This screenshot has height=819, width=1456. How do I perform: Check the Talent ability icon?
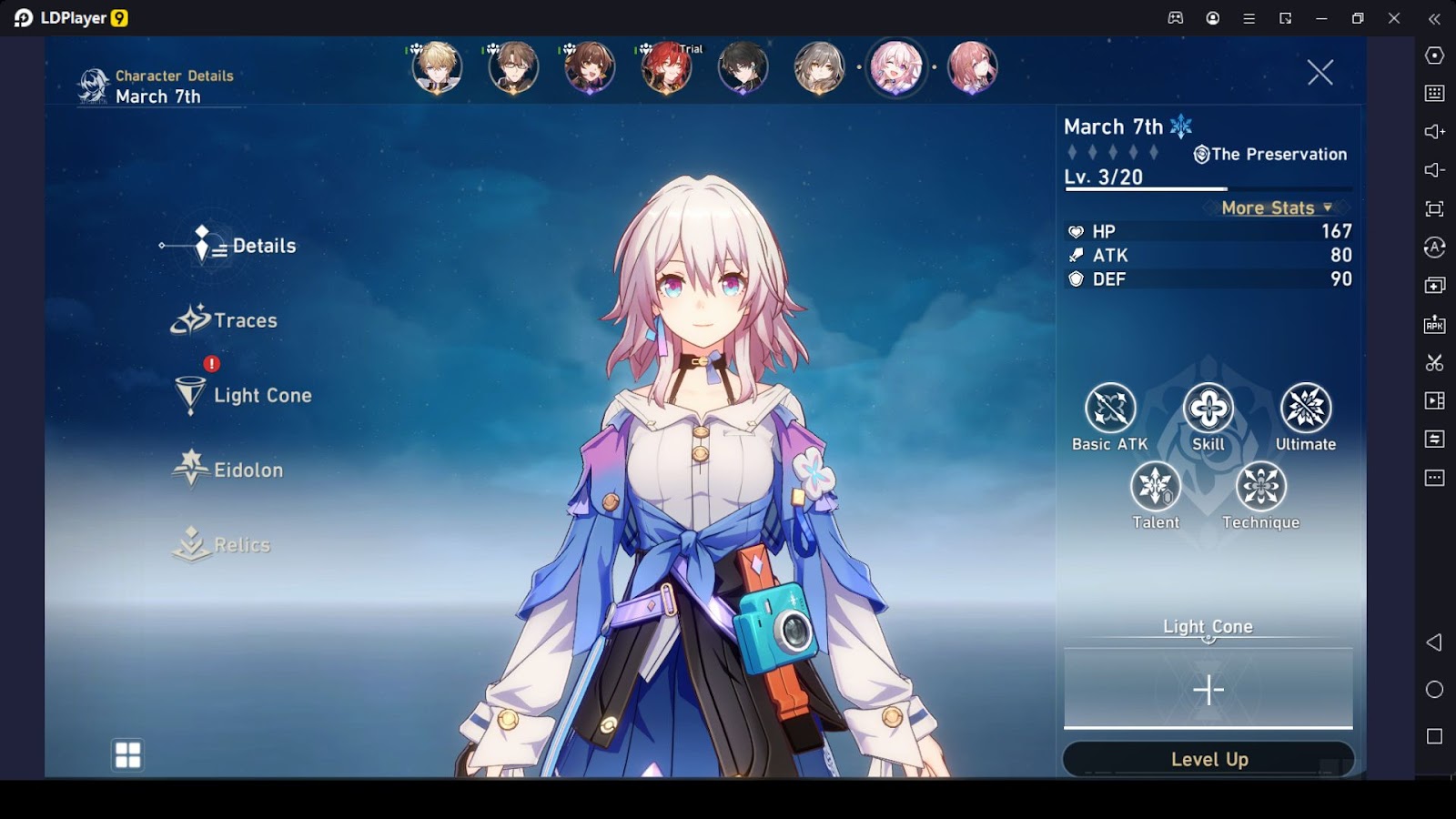pyautogui.click(x=1156, y=486)
